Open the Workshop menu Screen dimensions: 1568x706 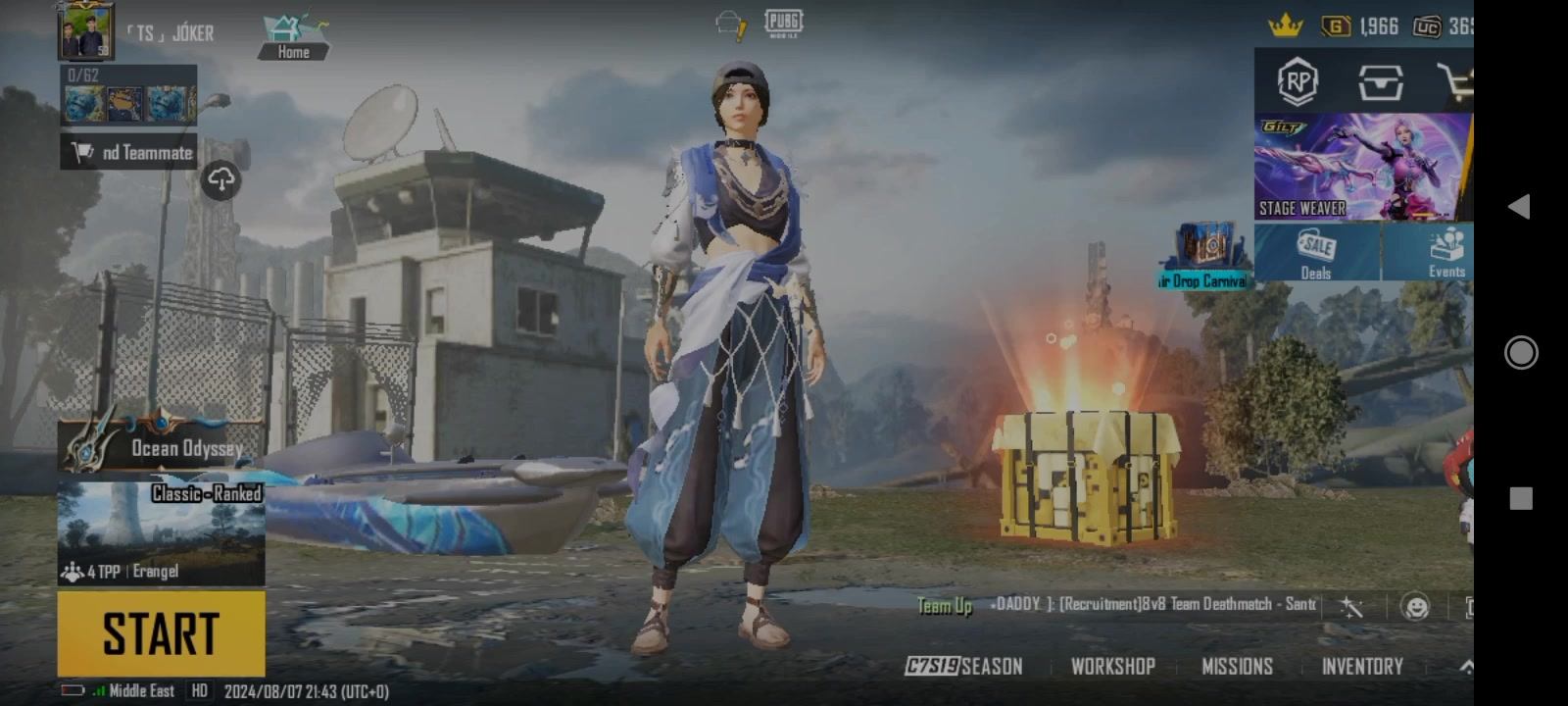tap(1112, 667)
